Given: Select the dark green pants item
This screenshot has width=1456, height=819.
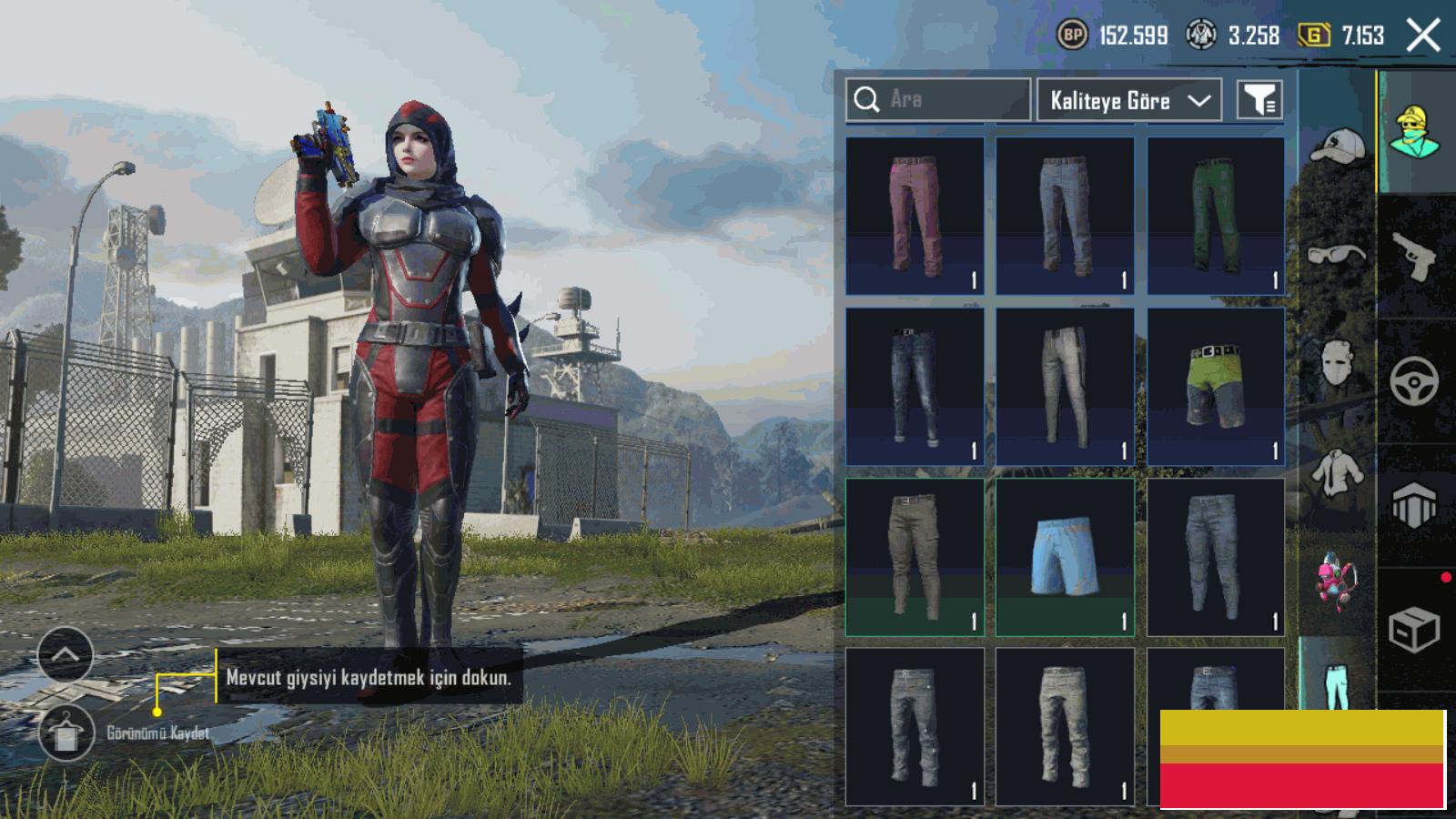Looking at the screenshot, I should point(1216,216).
